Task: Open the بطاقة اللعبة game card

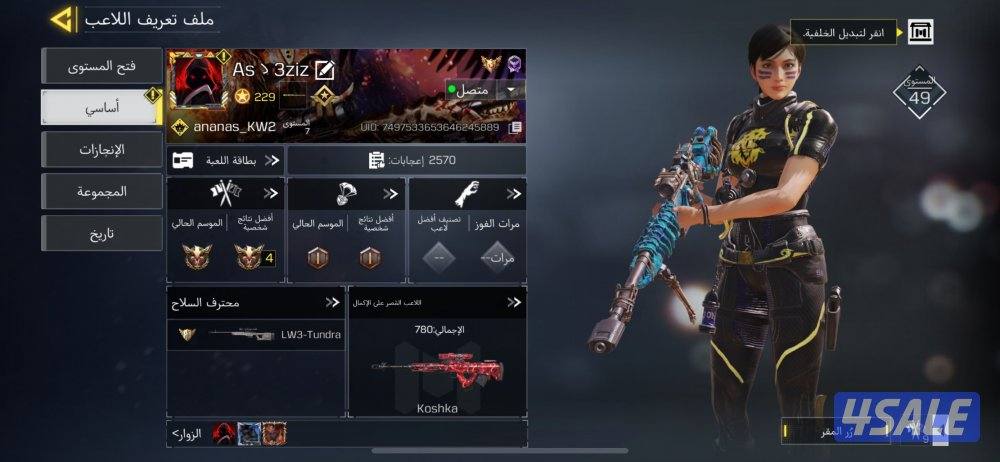Action: pos(226,160)
